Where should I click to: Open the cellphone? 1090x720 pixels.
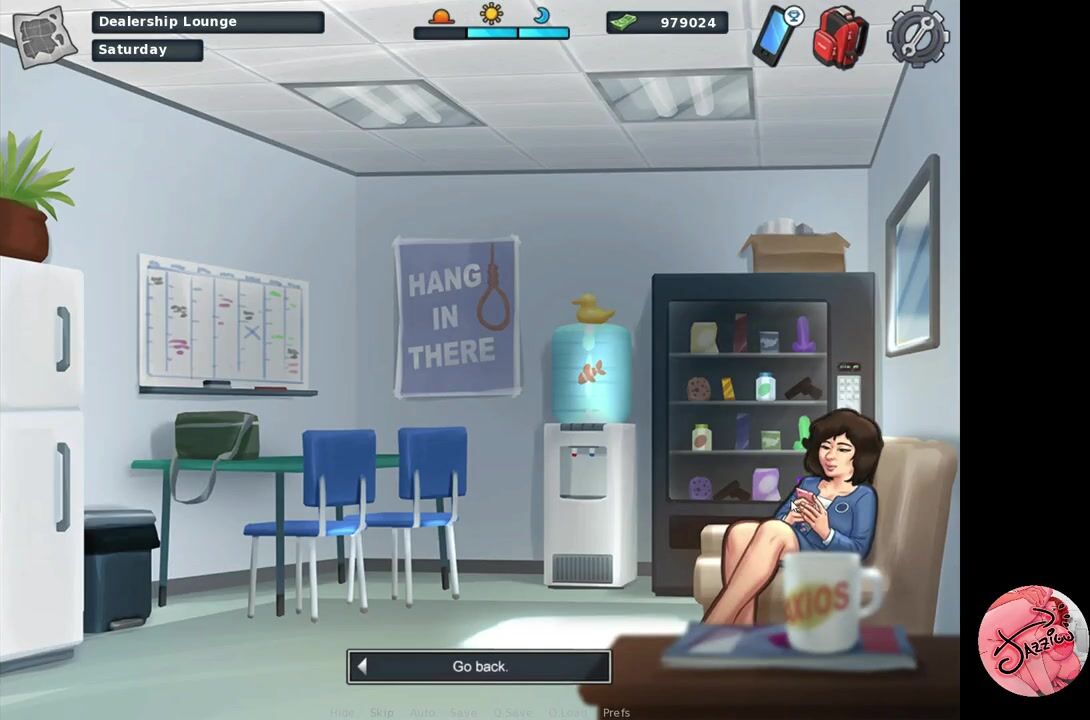tap(775, 35)
